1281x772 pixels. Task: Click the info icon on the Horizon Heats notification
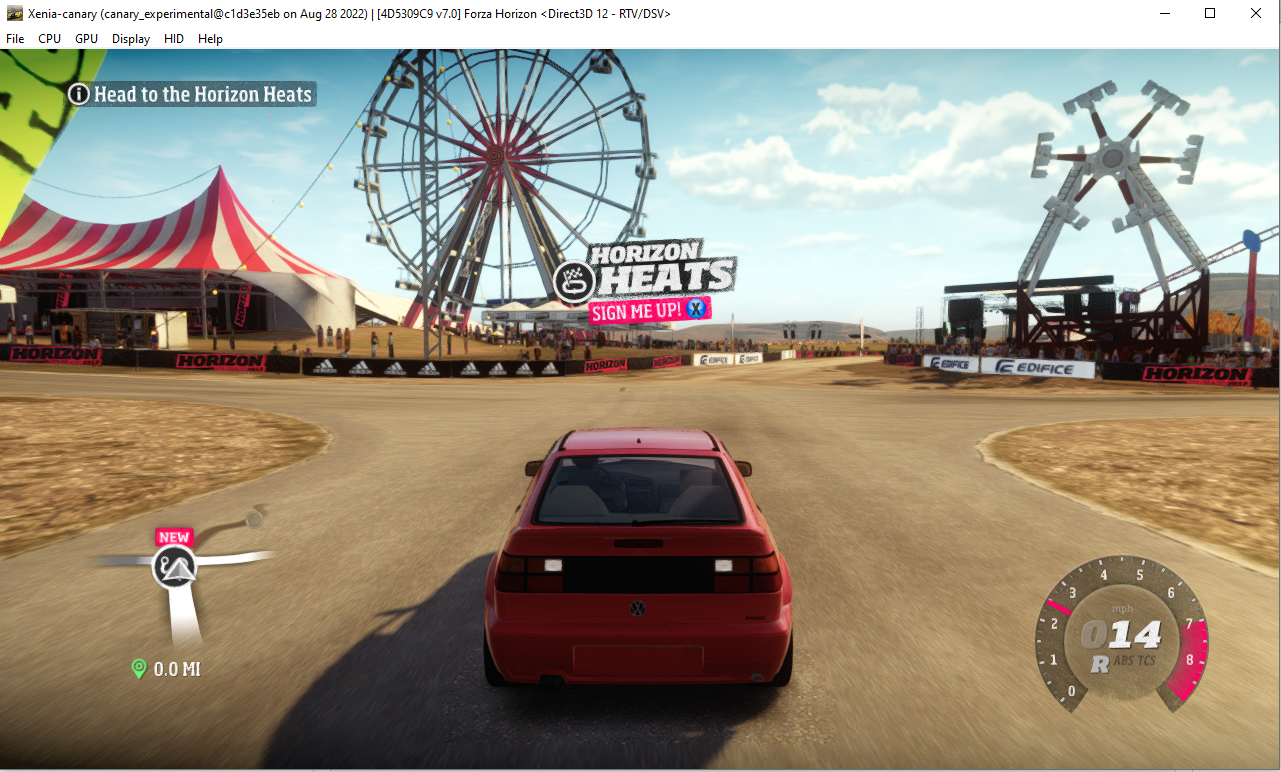click(78, 94)
